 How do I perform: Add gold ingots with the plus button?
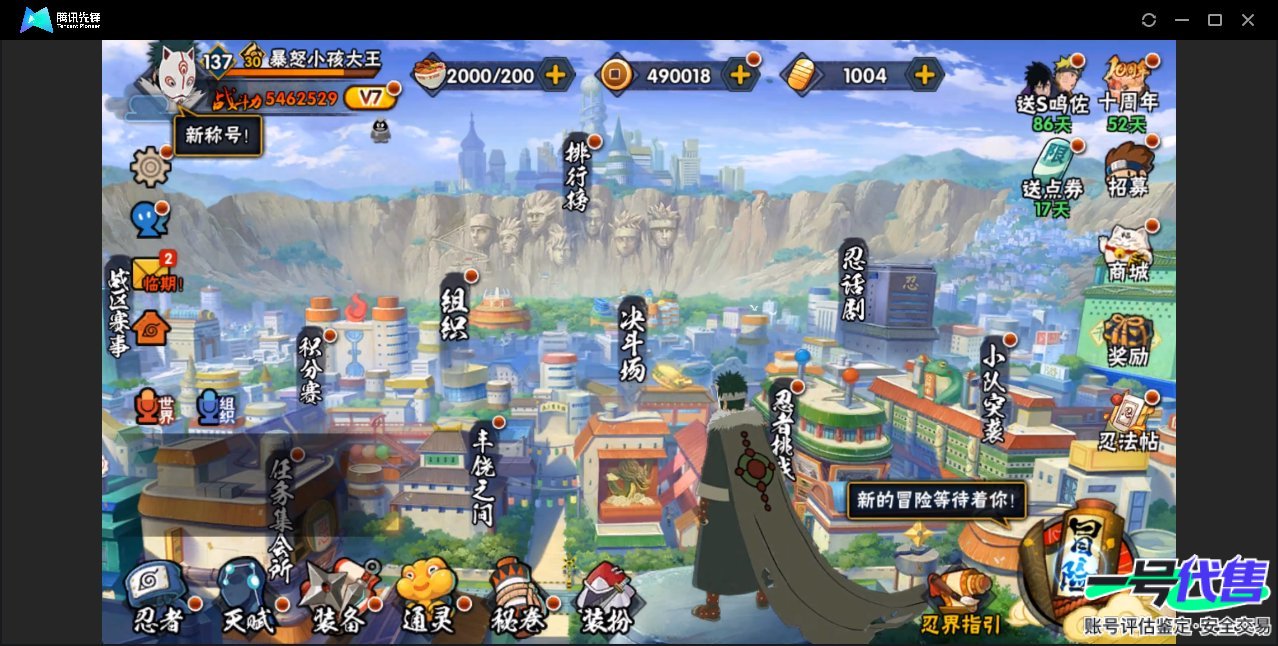(x=925, y=75)
